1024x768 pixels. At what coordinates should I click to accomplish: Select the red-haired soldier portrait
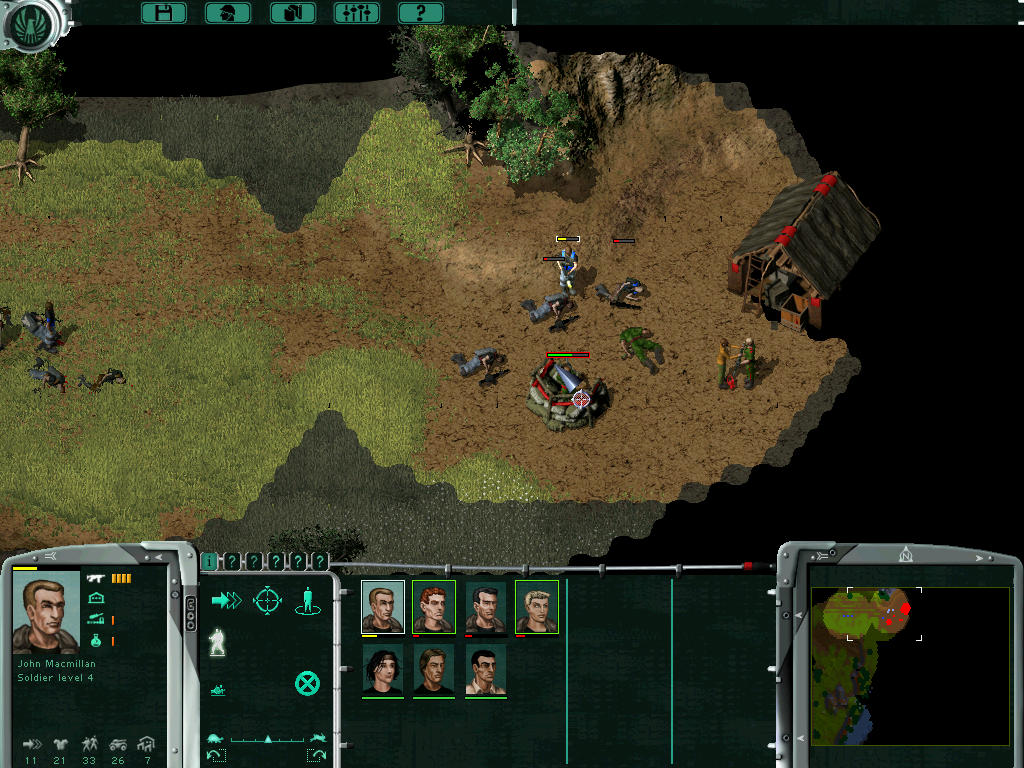tap(434, 606)
